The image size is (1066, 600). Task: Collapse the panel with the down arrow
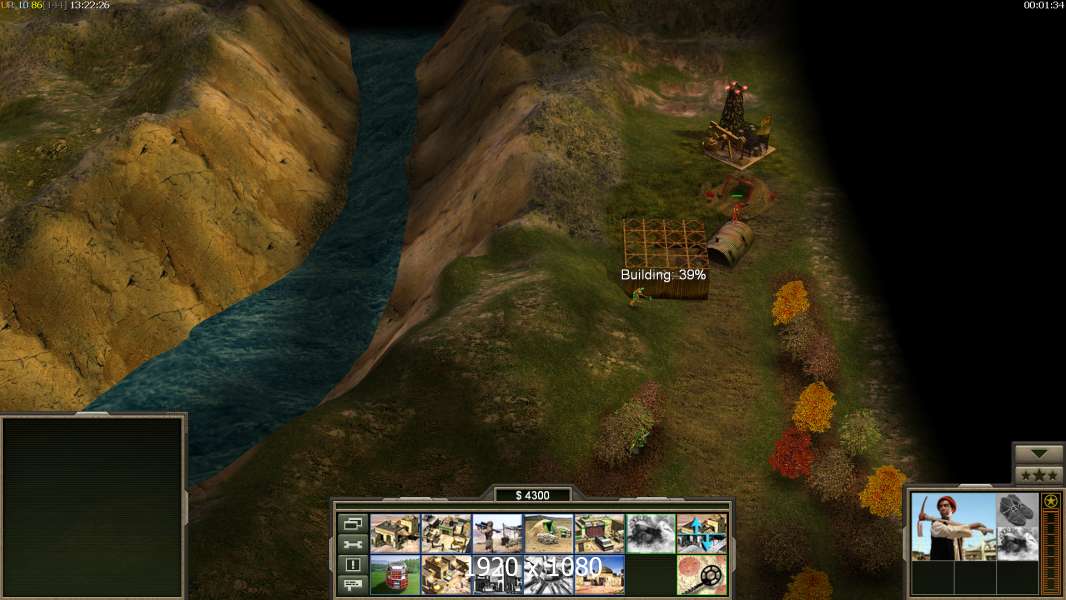tap(1038, 454)
